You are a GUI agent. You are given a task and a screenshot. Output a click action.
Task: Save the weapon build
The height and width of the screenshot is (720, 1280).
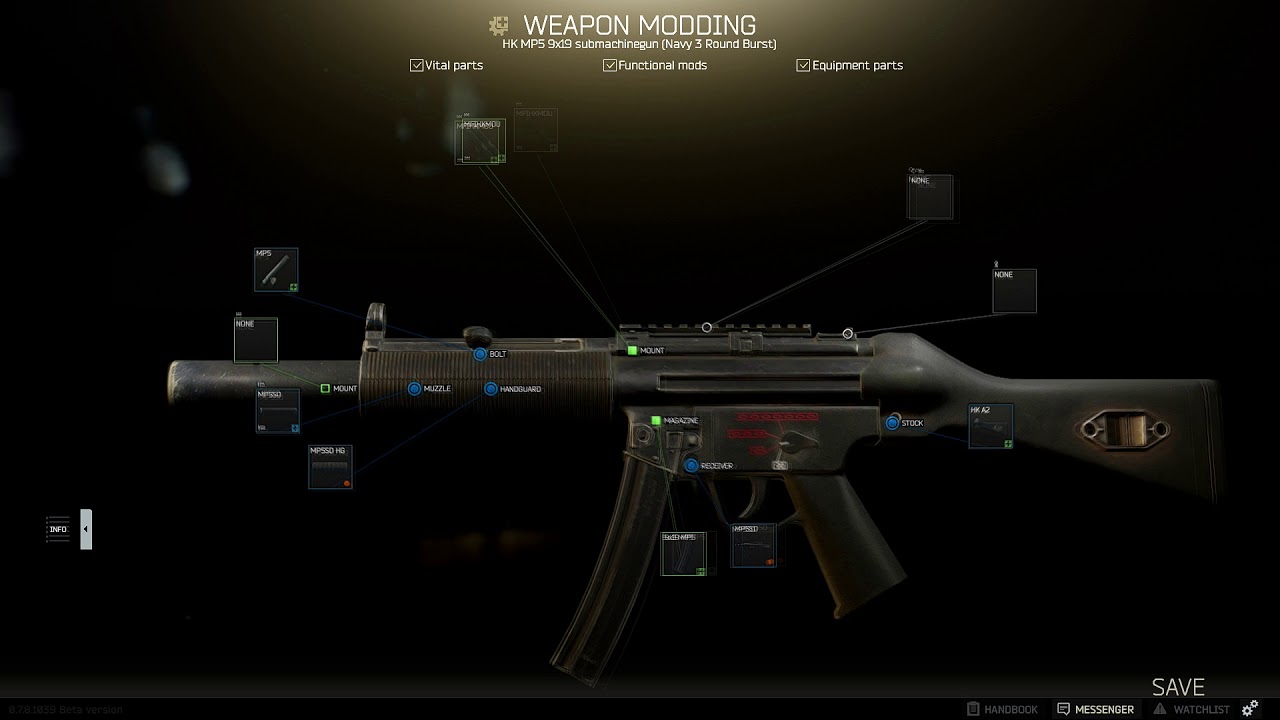[1178, 687]
